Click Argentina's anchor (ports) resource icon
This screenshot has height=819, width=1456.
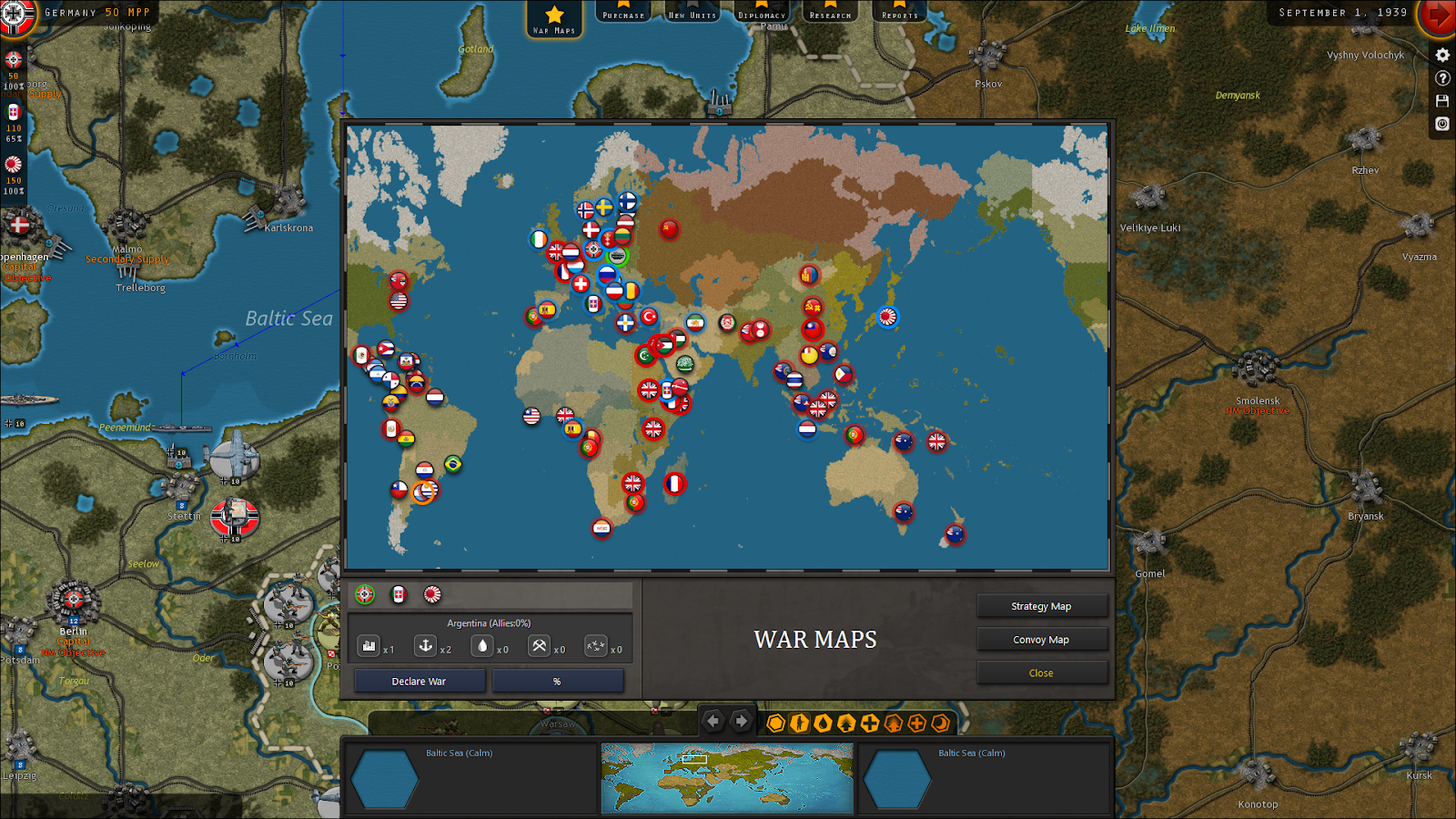(426, 646)
